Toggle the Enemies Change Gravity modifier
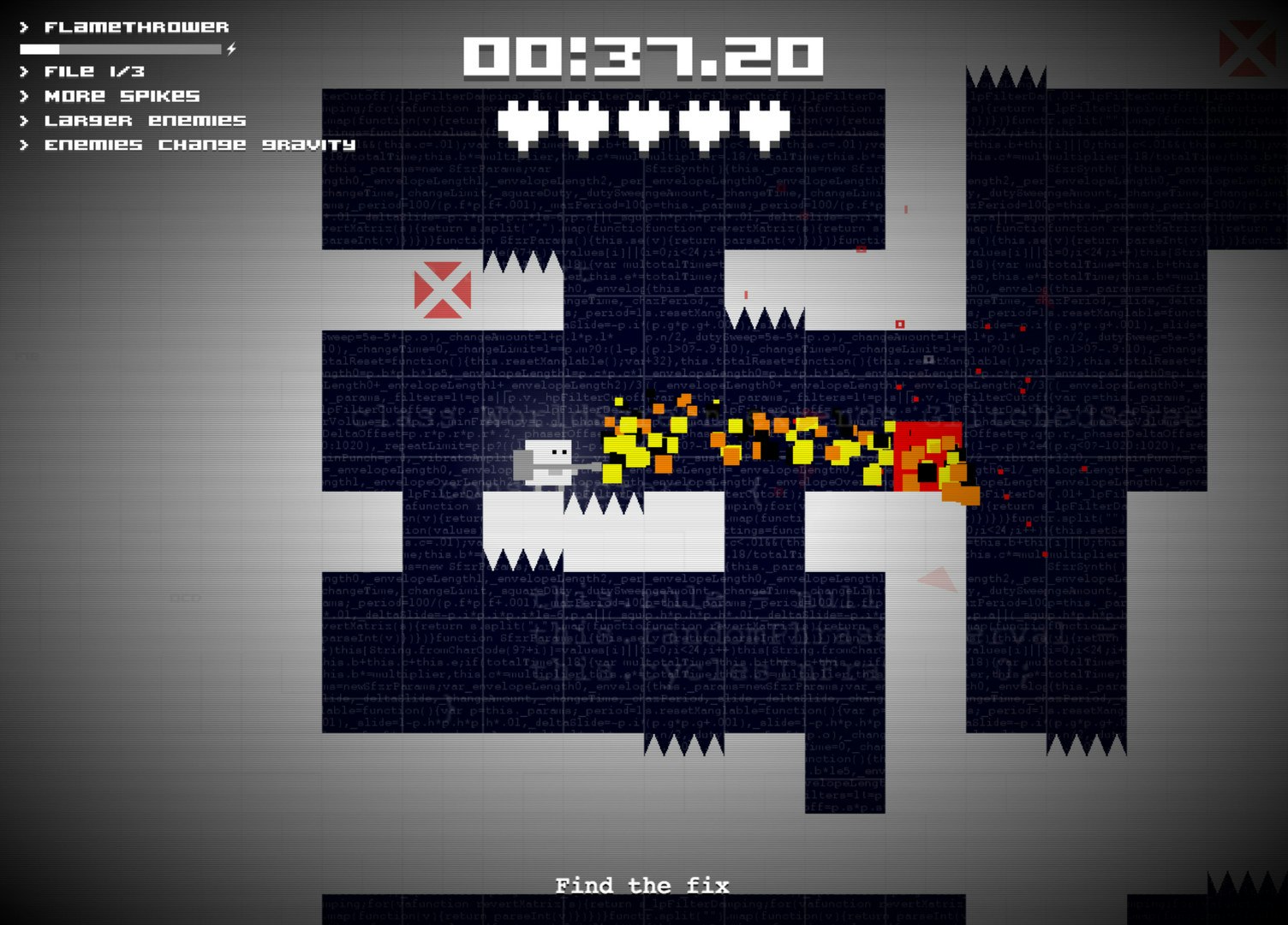The height and width of the screenshot is (925, 1288). click(x=201, y=146)
